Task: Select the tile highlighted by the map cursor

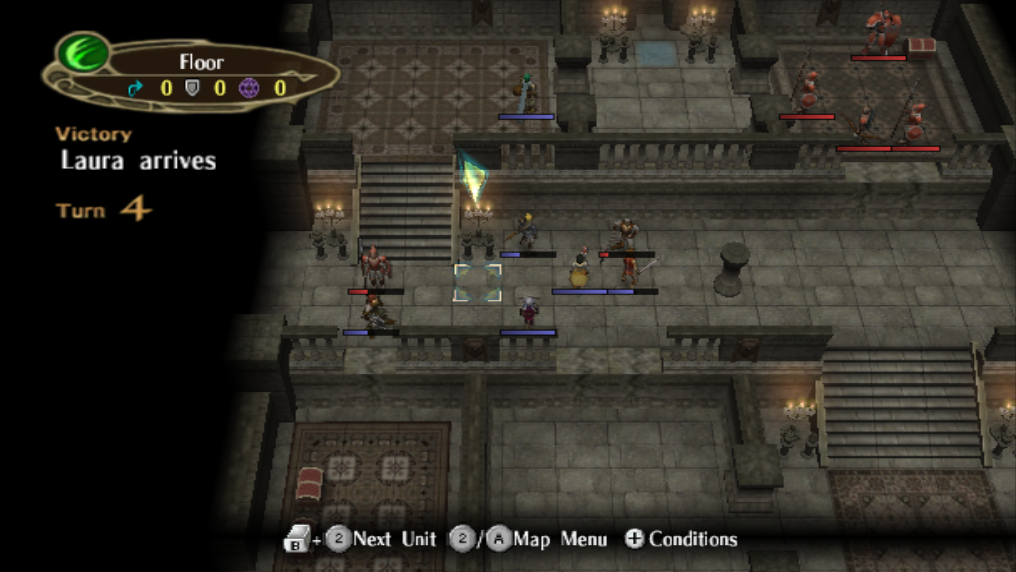Action: coord(477,282)
